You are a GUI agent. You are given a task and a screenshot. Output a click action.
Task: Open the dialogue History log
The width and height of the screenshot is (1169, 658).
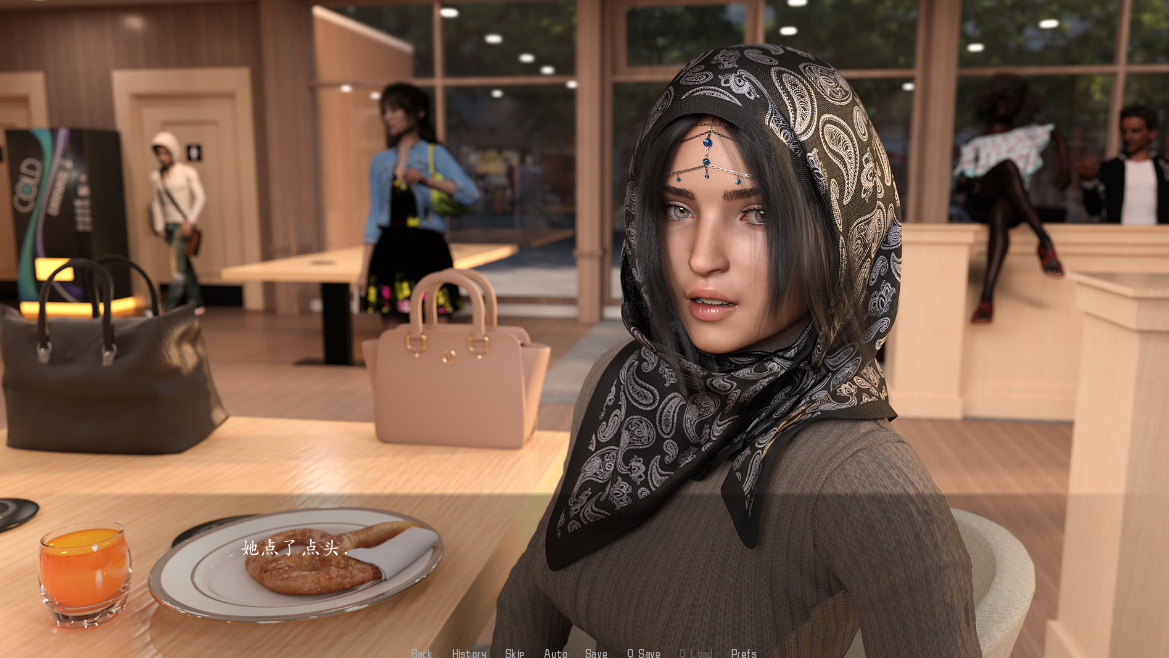pyautogui.click(x=469, y=653)
